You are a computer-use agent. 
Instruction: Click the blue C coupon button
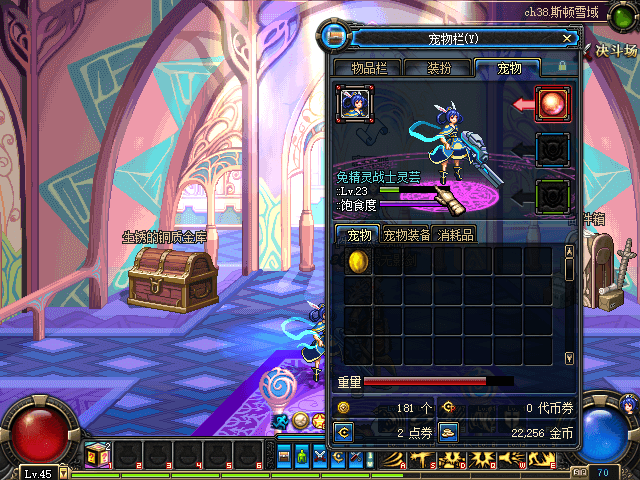(x=343, y=432)
